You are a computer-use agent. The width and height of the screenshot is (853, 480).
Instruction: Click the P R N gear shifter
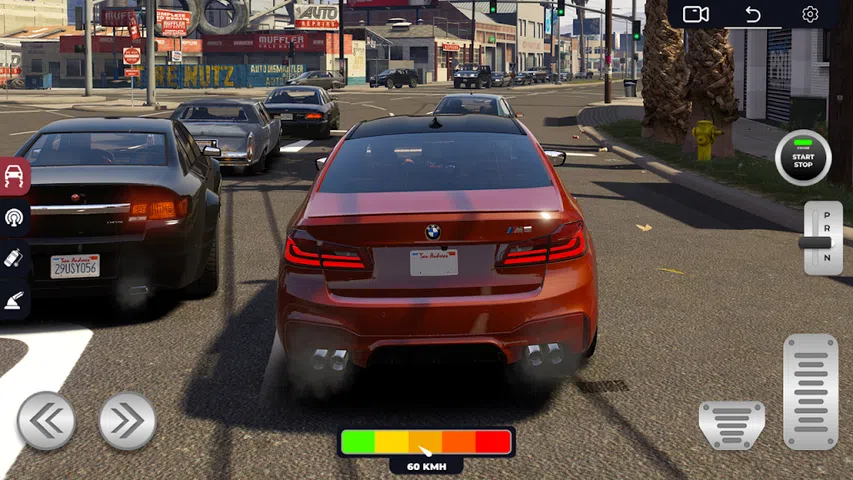tap(822, 238)
